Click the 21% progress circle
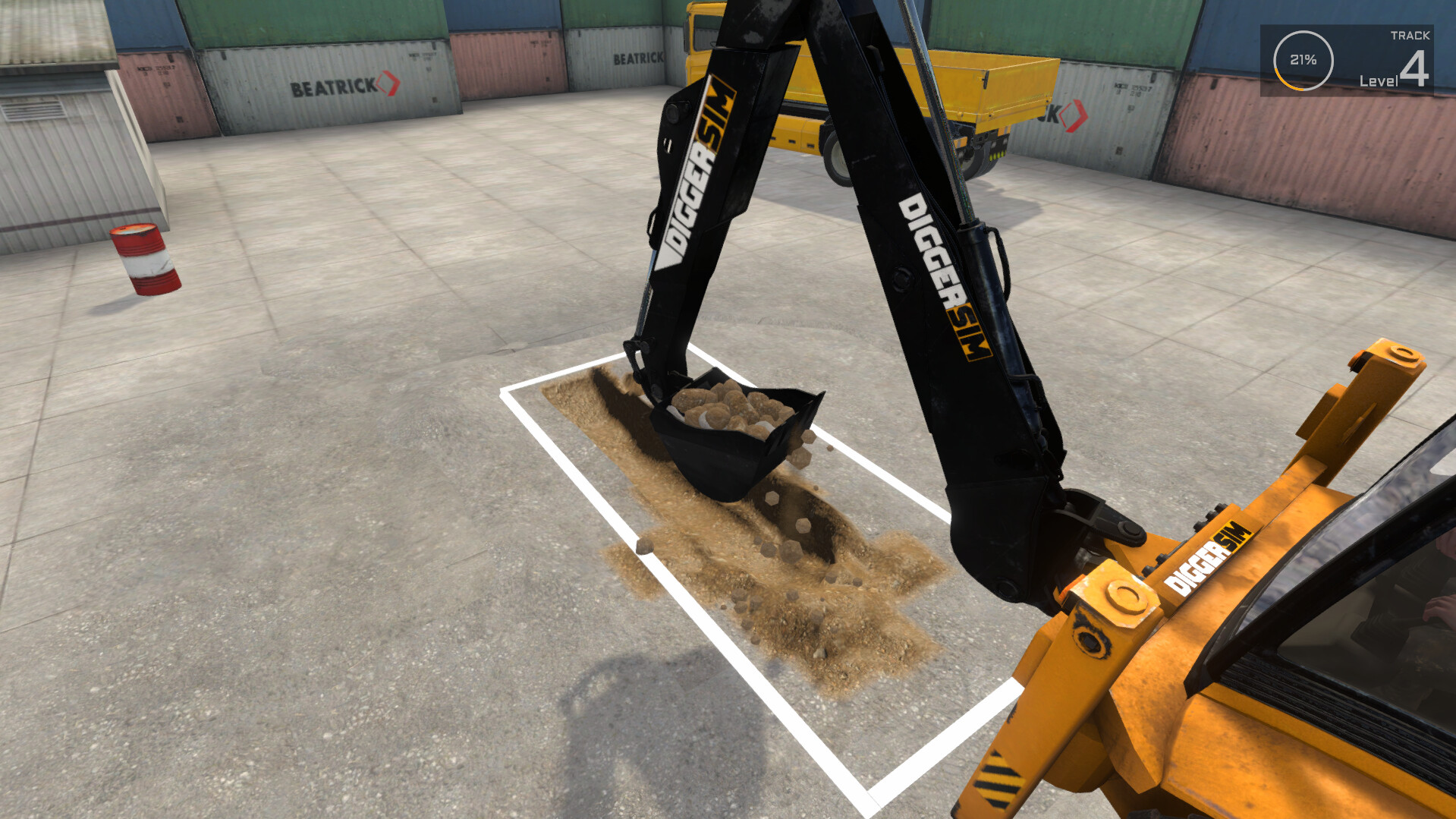Image resolution: width=1456 pixels, height=819 pixels. (x=1300, y=58)
